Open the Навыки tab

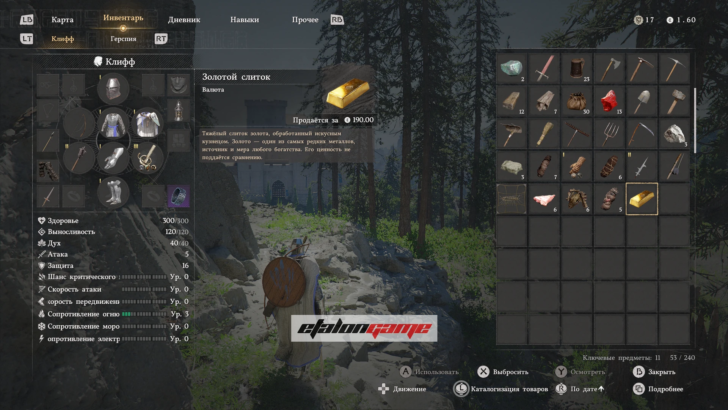[244, 19]
